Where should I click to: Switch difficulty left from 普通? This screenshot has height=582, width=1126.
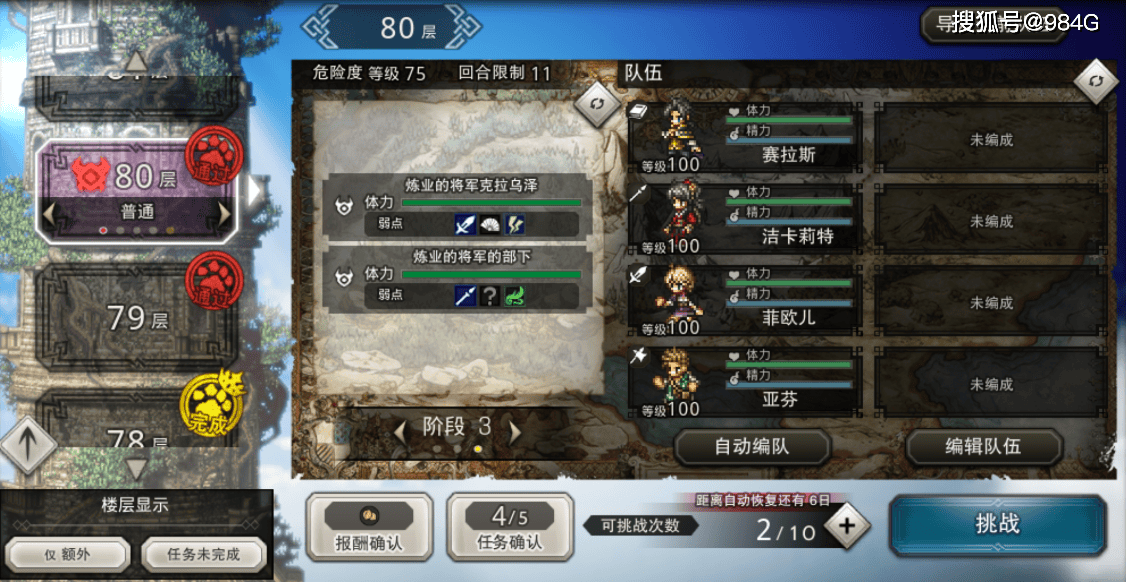click(x=50, y=213)
